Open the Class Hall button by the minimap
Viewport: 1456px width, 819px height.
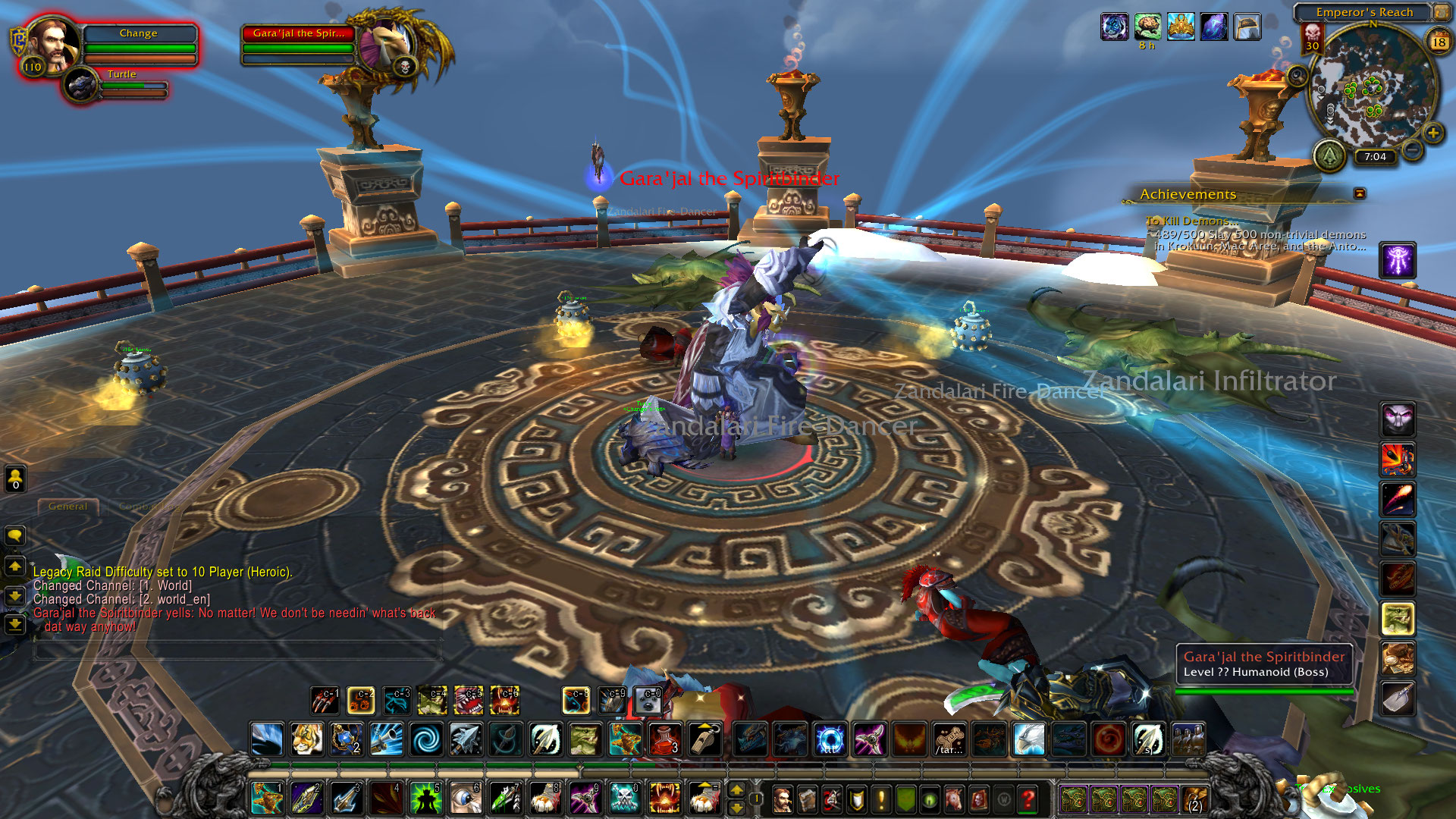1329,155
